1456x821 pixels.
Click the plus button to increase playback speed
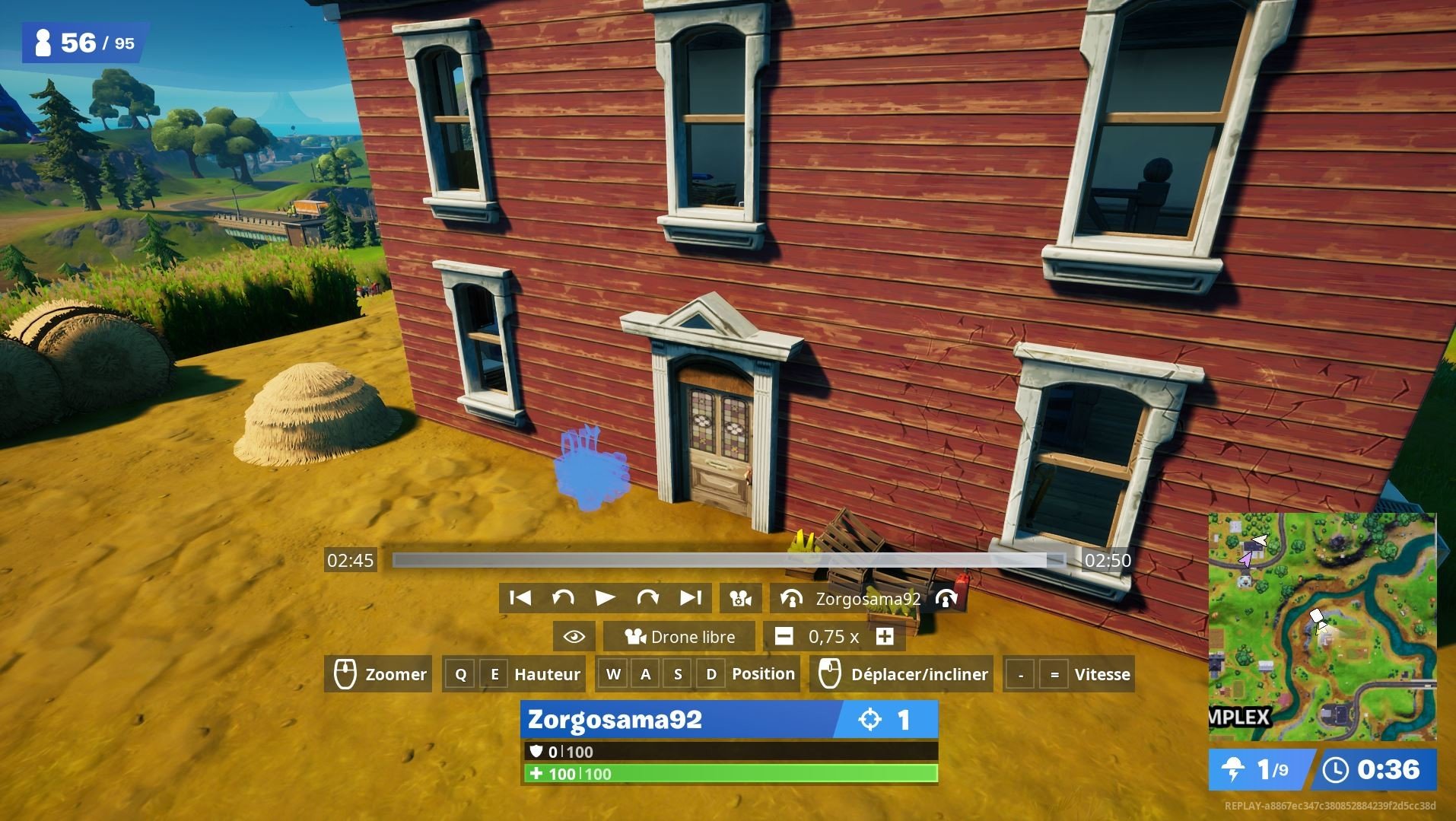[885, 636]
